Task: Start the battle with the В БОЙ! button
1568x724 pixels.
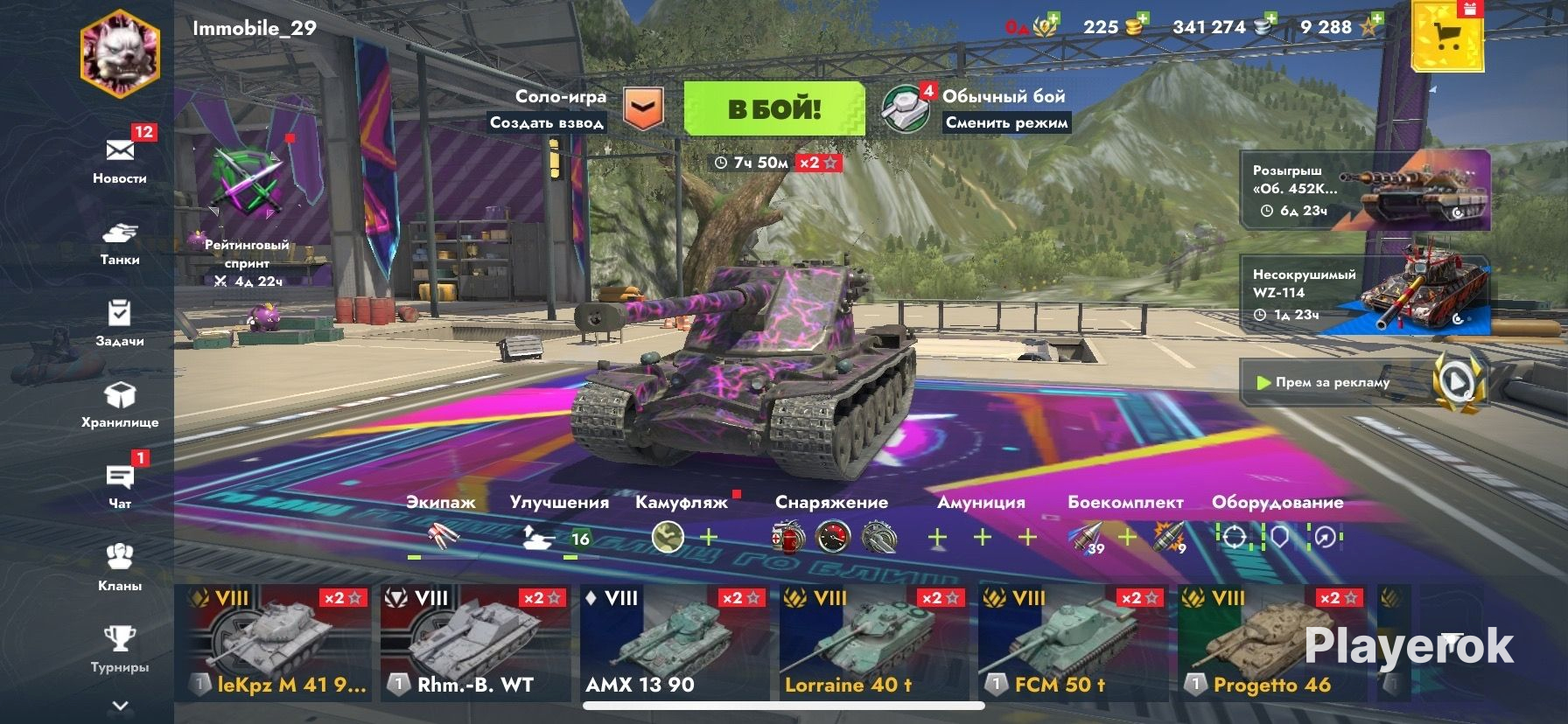Action: pos(773,108)
